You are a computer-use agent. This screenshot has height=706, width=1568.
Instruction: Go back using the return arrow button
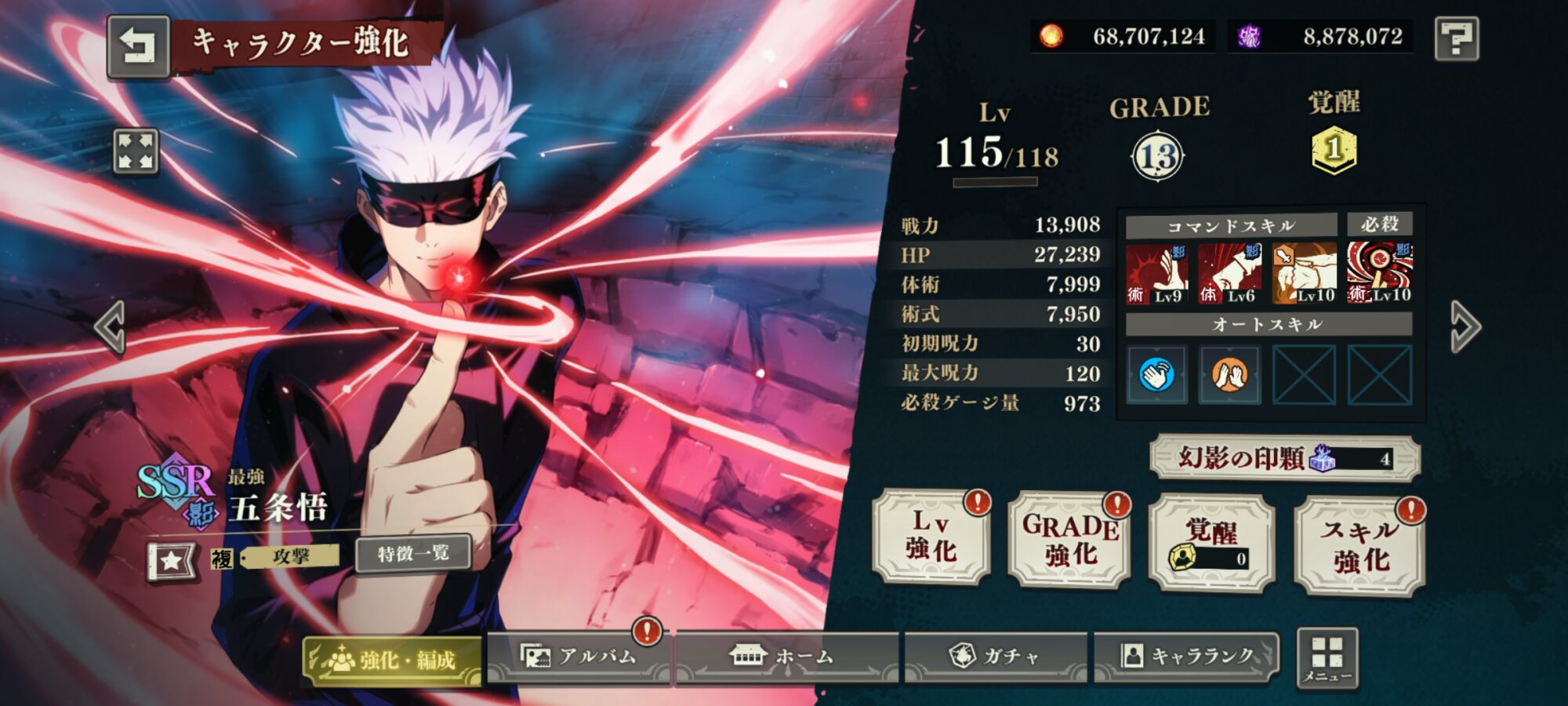coord(138,46)
